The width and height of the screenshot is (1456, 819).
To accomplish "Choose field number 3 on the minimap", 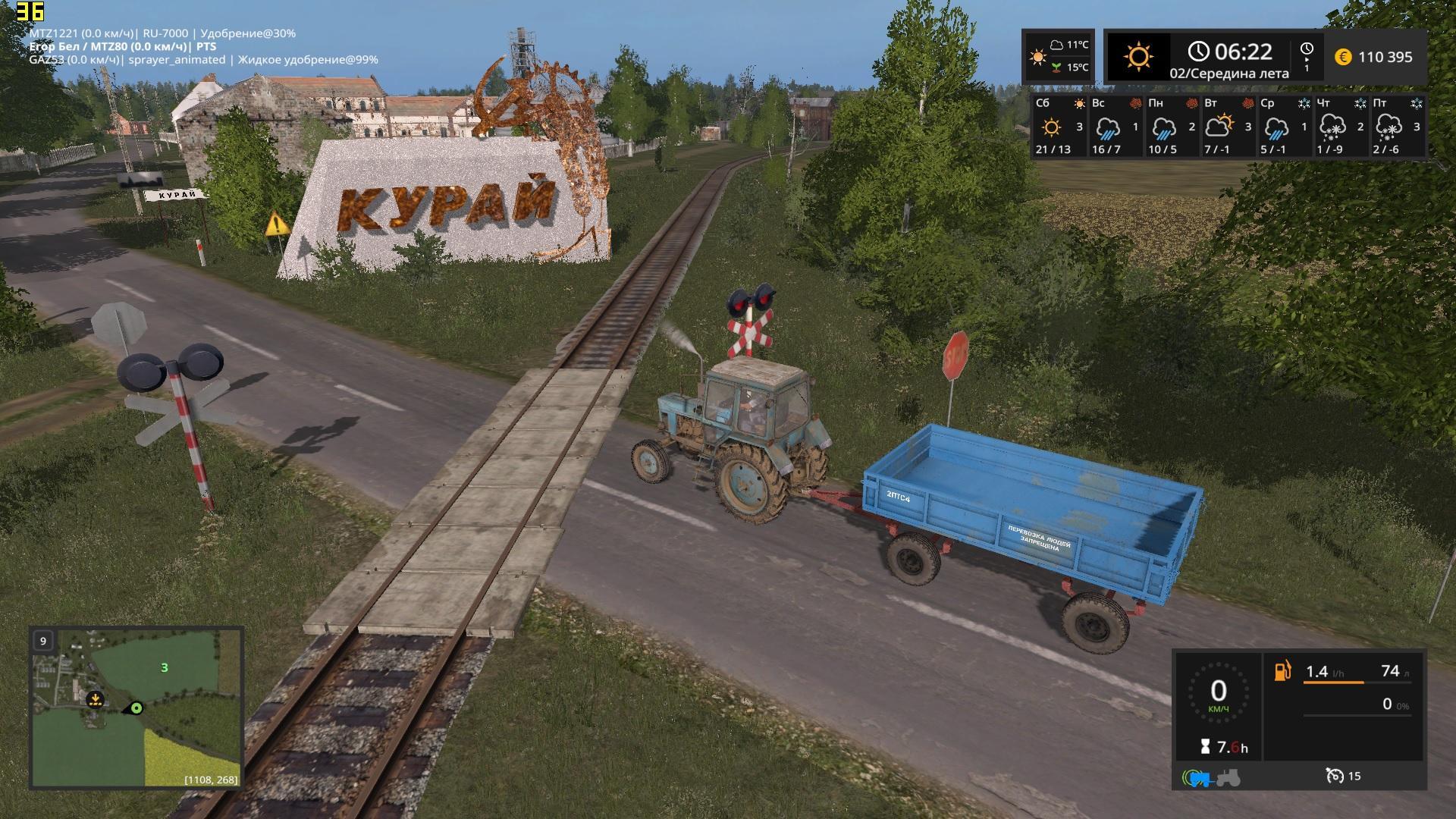I will [164, 667].
